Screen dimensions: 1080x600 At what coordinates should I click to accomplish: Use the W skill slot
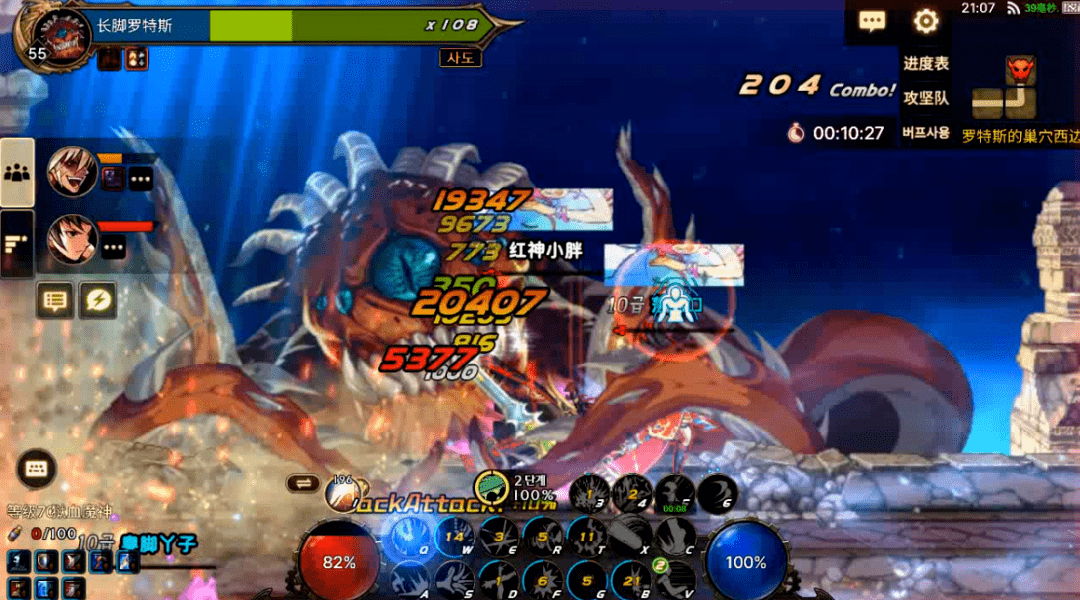point(455,538)
